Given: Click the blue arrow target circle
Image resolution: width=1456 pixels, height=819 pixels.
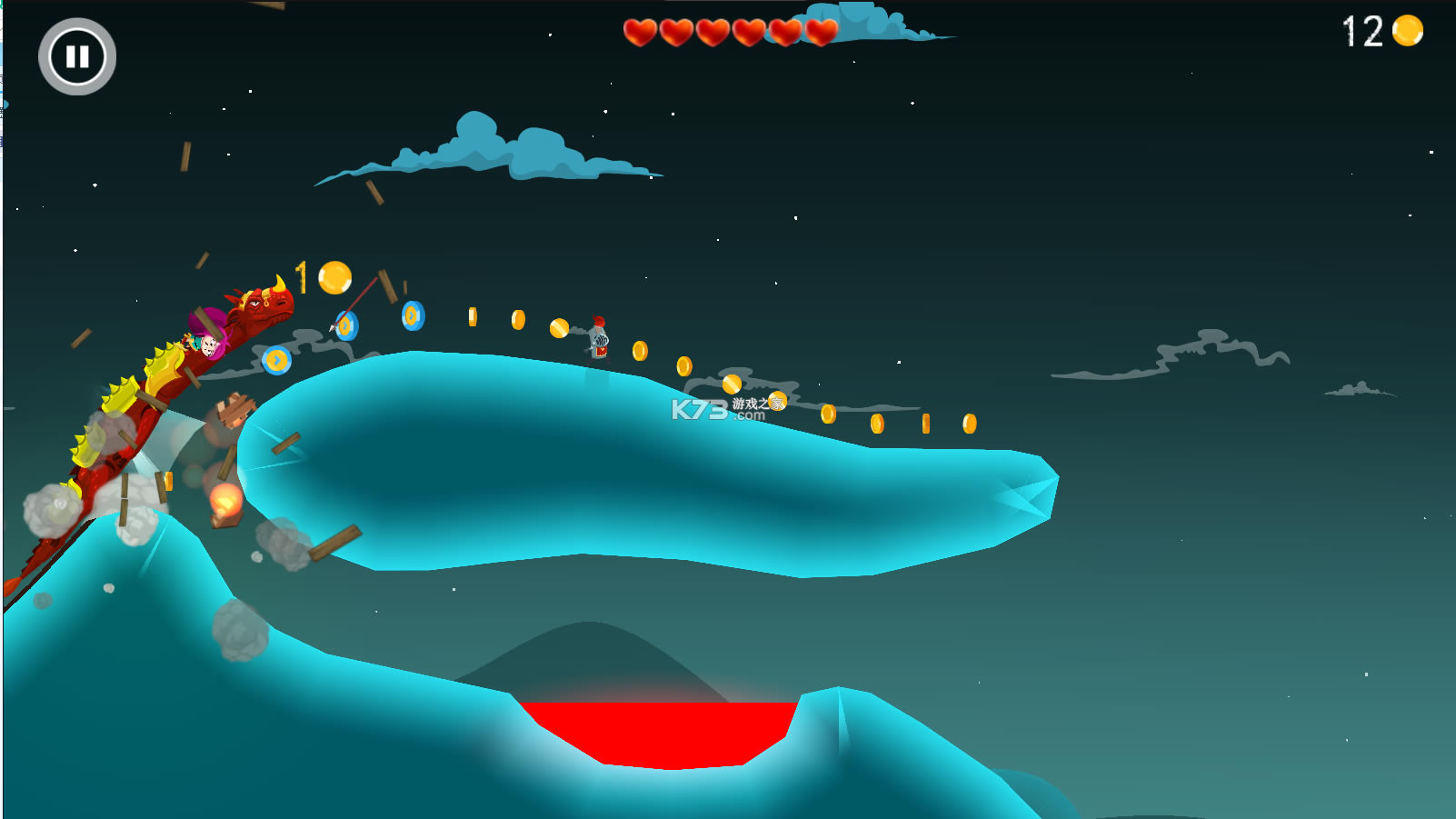Looking at the screenshot, I should pyautogui.click(x=348, y=327).
